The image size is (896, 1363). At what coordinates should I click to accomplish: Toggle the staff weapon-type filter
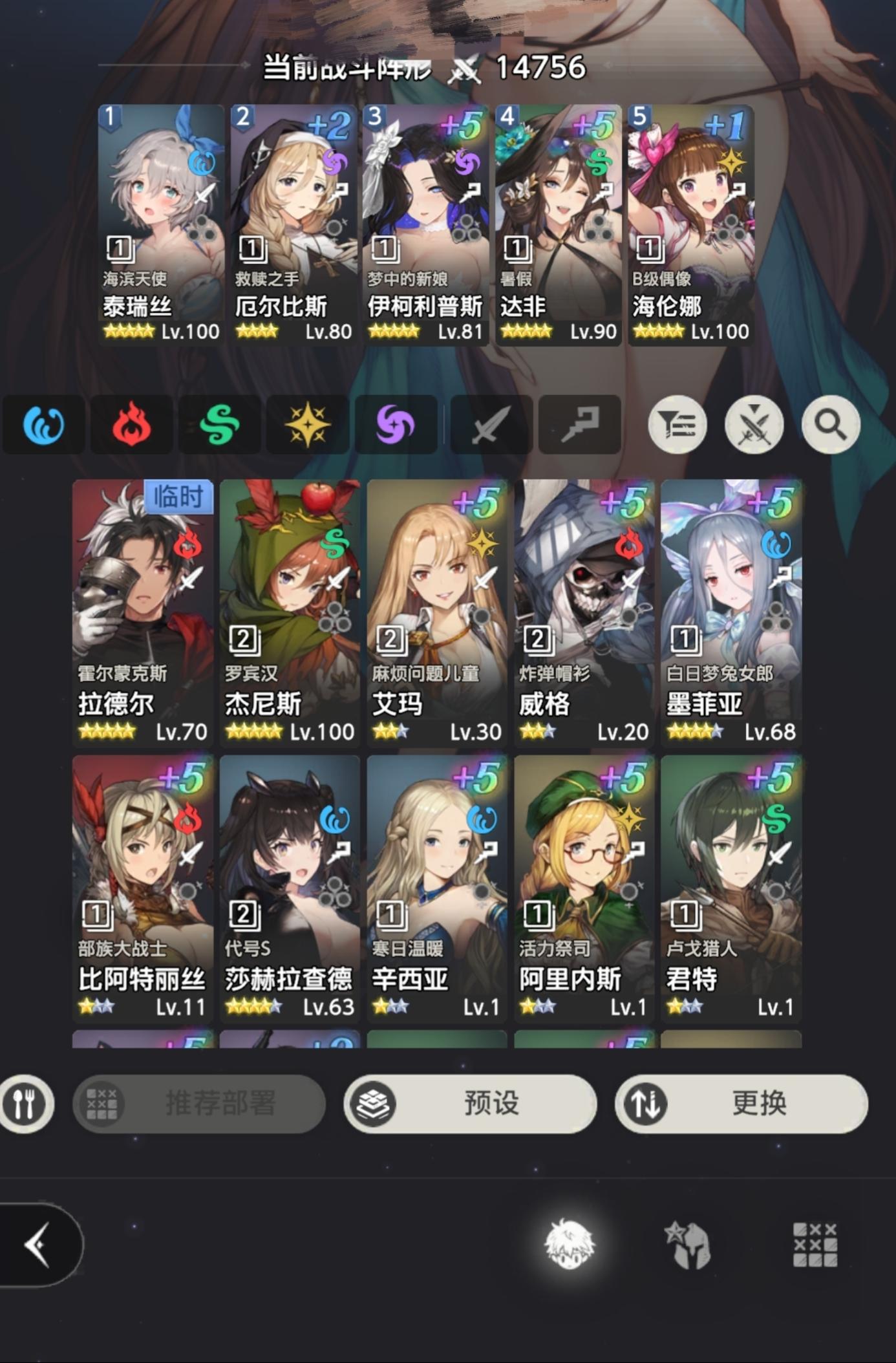click(581, 424)
